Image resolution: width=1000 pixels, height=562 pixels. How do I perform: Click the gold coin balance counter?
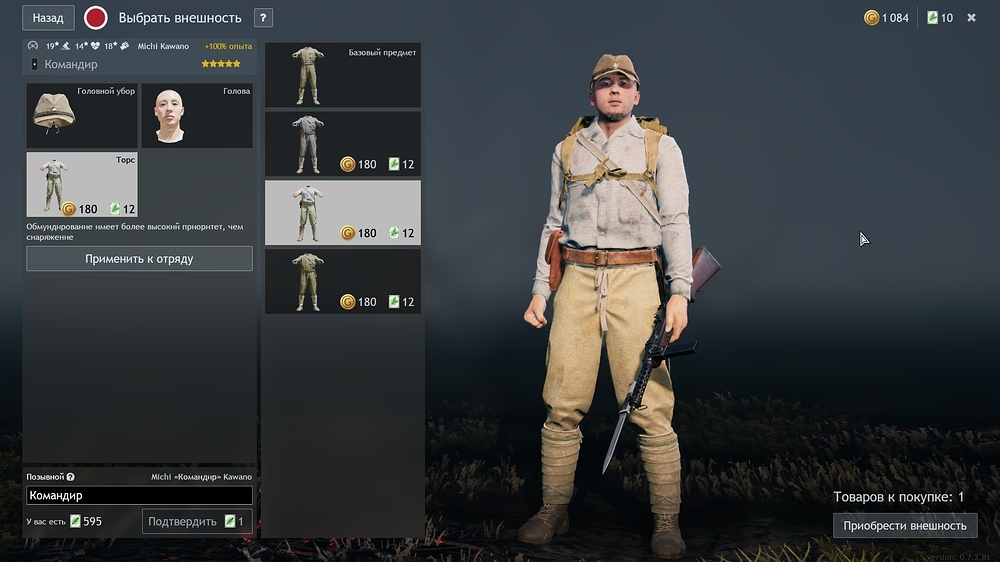tap(887, 18)
